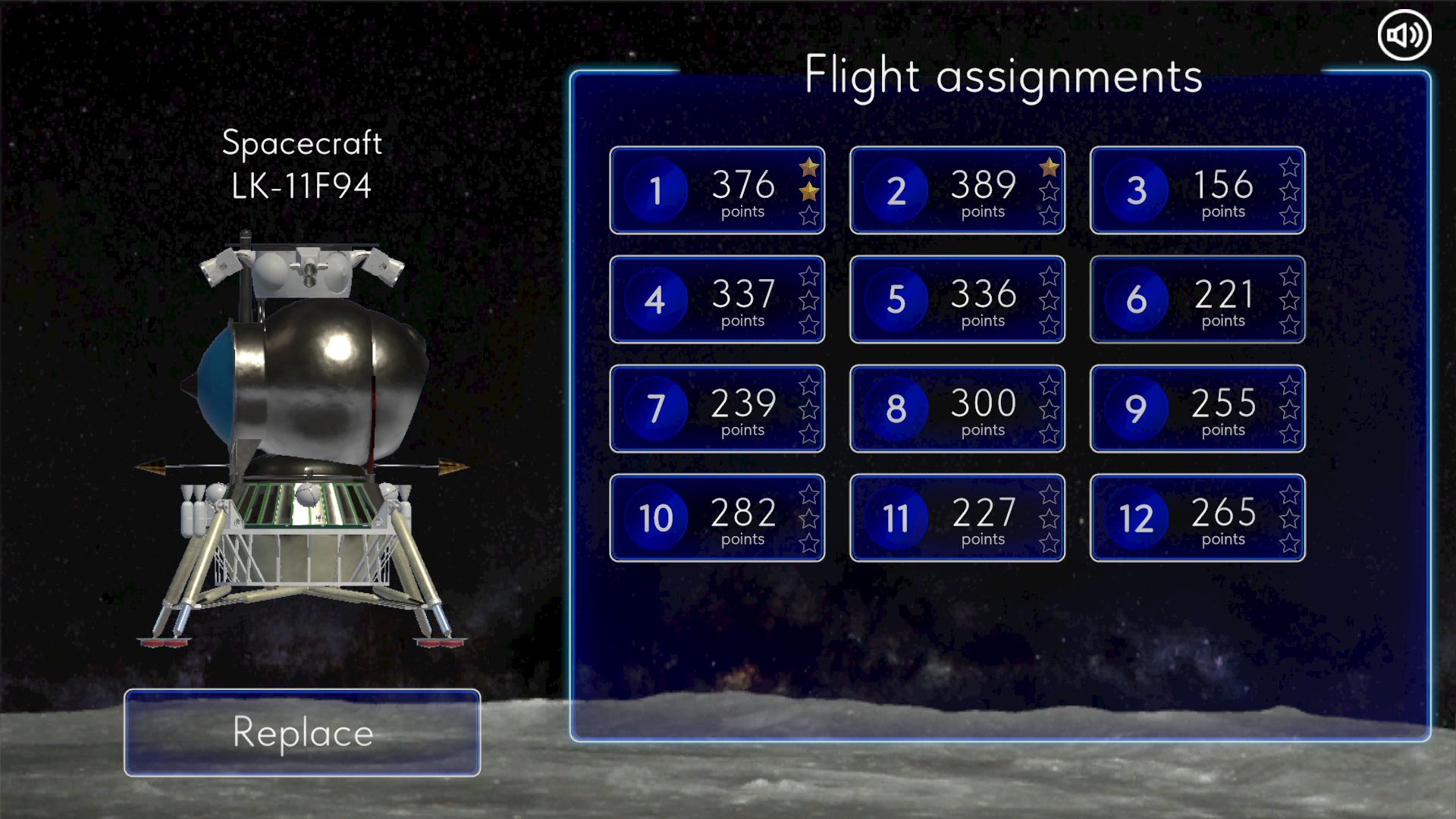The width and height of the screenshot is (1456, 819).
Task: Open mission 2 scoring 389 points
Action: 957,190
